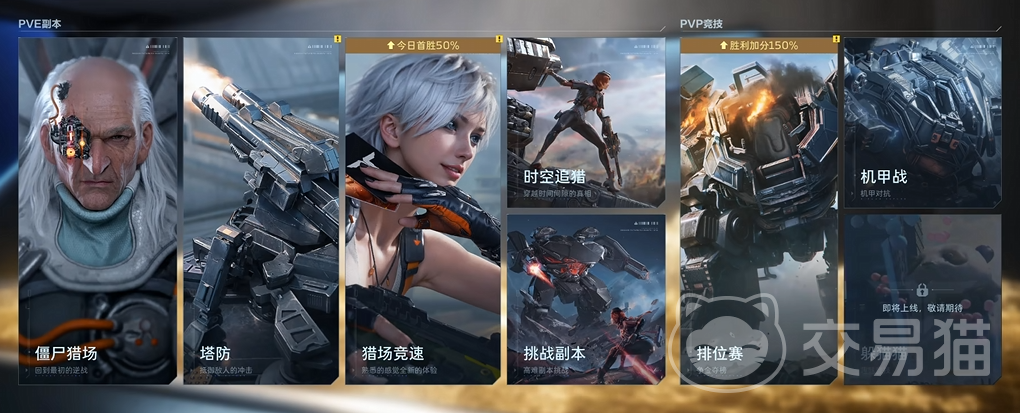Open the 僵尸猎场 zombie mode card
Image resolution: width=1020 pixels, height=413 pixels.
[97, 210]
